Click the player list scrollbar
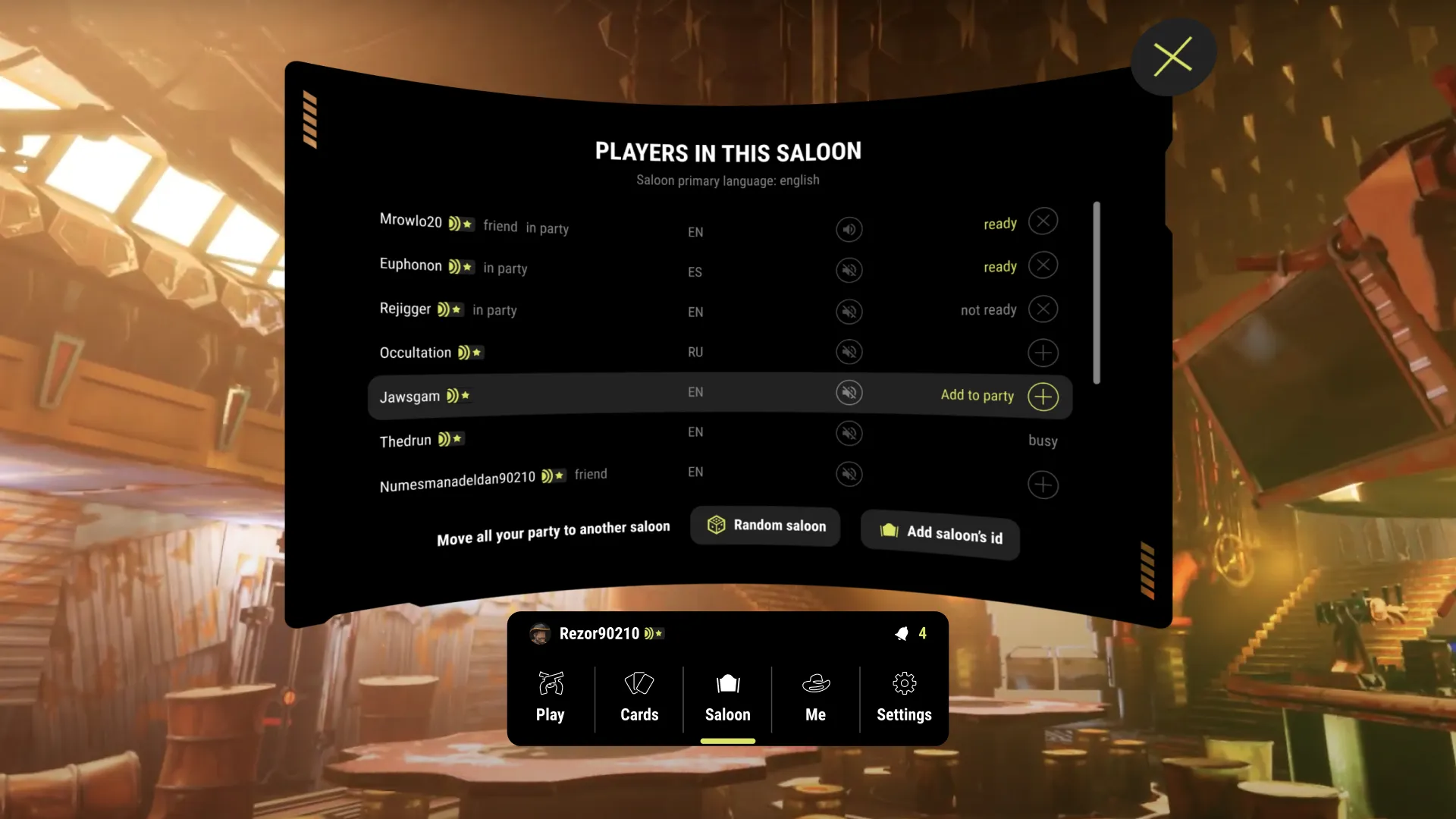The width and height of the screenshot is (1456, 819). 1097,293
